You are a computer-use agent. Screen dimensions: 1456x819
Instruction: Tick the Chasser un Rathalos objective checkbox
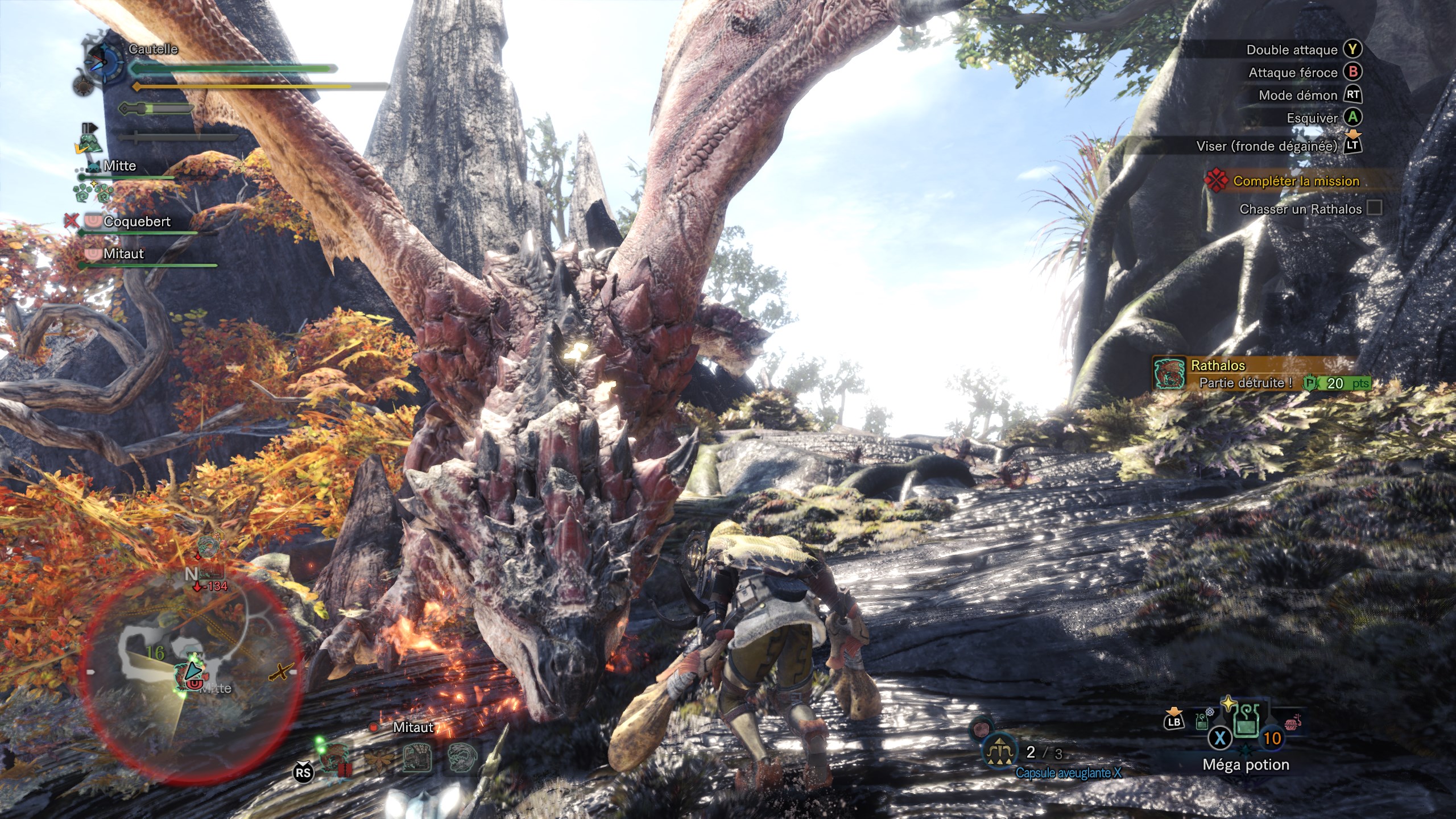(x=1374, y=208)
